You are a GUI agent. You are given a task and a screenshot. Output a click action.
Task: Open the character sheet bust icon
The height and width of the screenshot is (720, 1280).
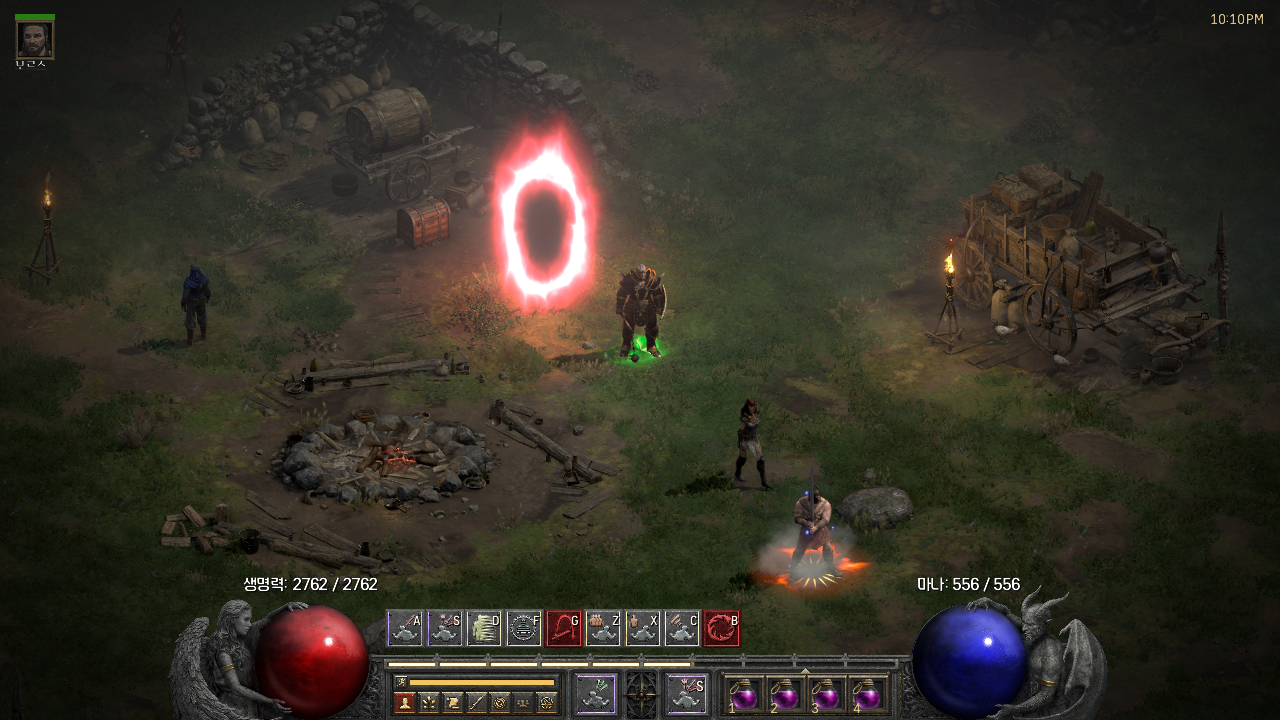coord(404,702)
